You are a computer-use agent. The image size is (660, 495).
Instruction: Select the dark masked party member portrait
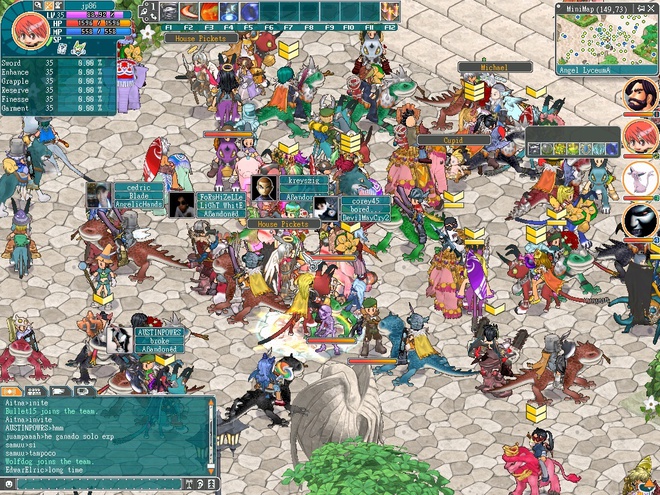coord(640,220)
